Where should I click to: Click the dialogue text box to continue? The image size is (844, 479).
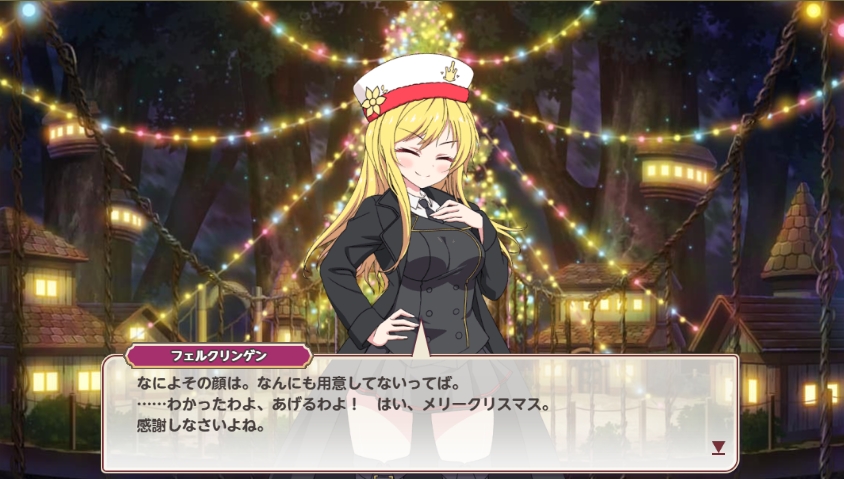[420, 412]
